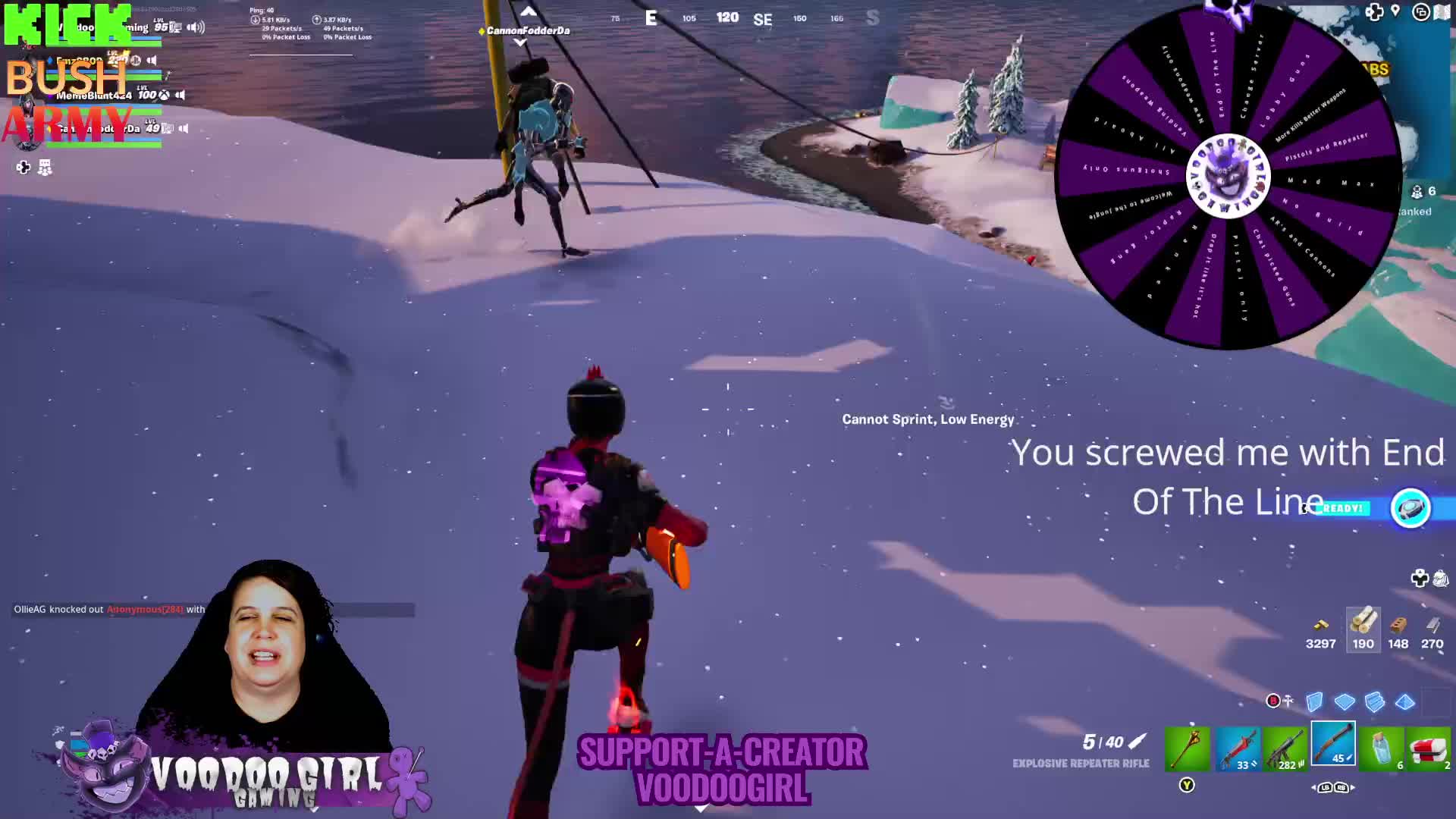
Task: Pick the pyramid roof building piece
Action: [x=1404, y=701]
